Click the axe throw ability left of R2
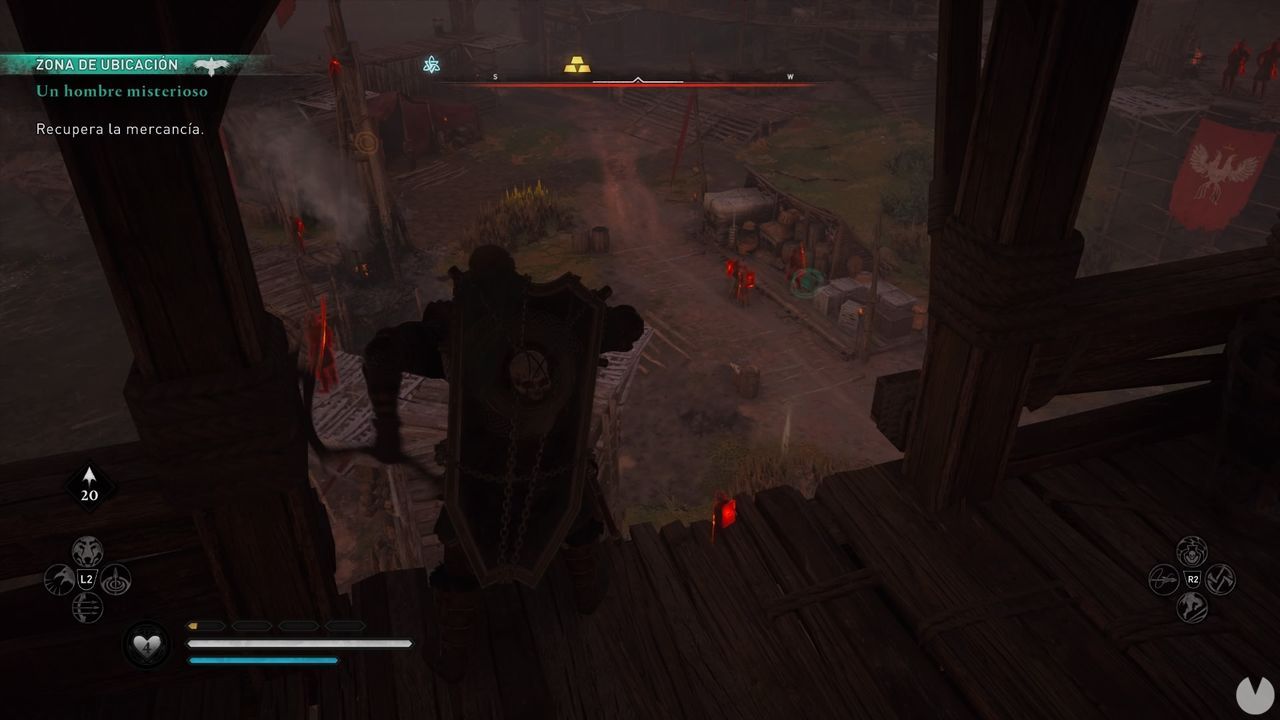The width and height of the screenshot is (1280, 720). click(1163, 578)
